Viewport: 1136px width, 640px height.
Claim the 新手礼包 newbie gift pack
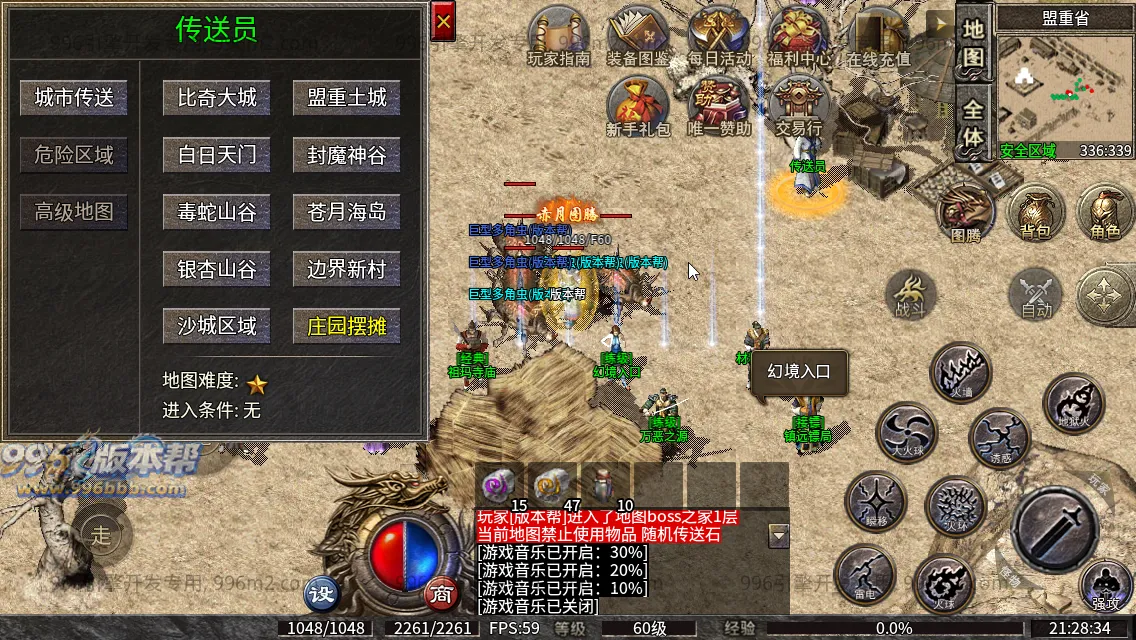638,106
